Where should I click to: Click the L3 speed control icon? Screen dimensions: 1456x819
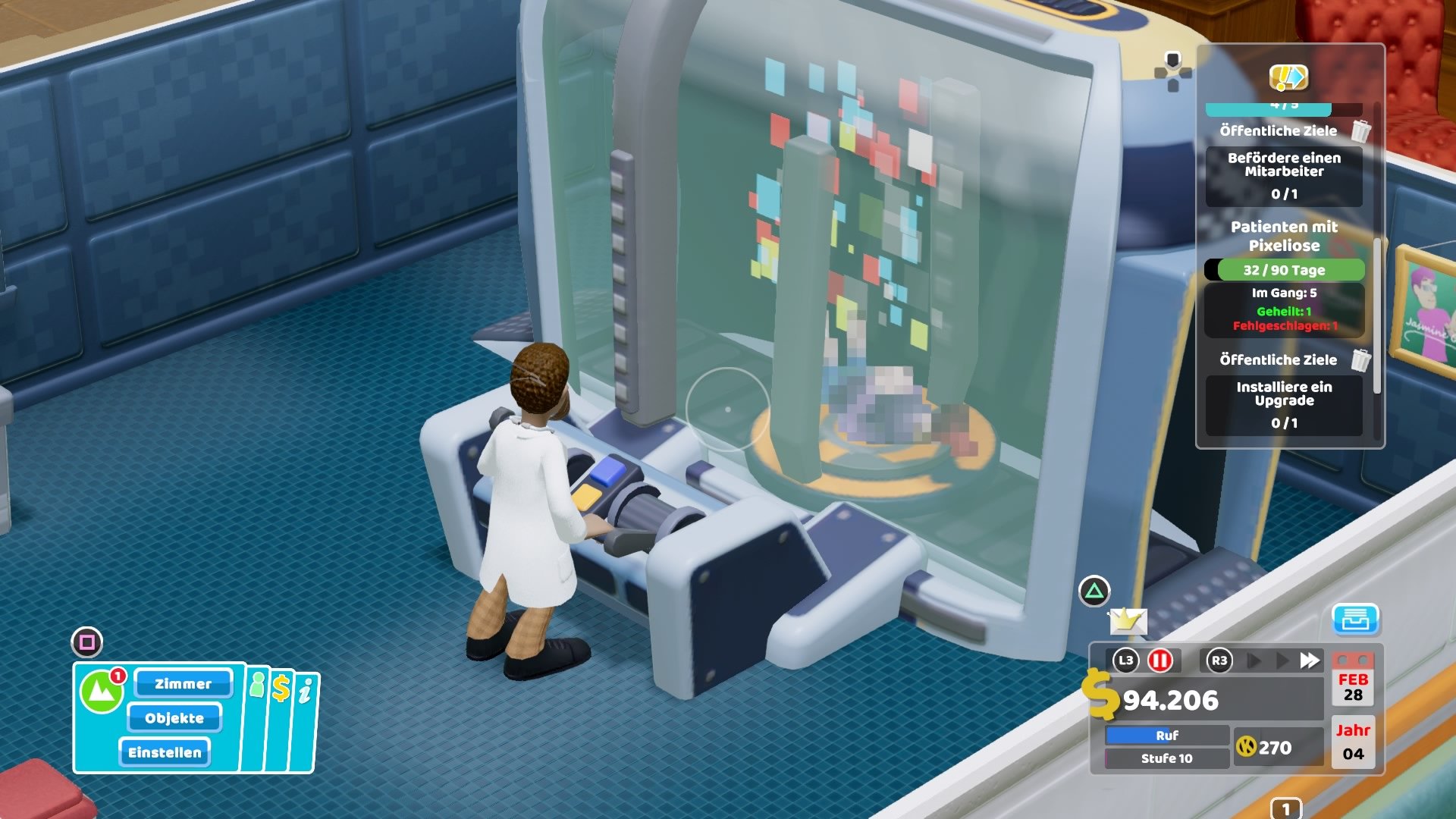[x=1125, y=661]
